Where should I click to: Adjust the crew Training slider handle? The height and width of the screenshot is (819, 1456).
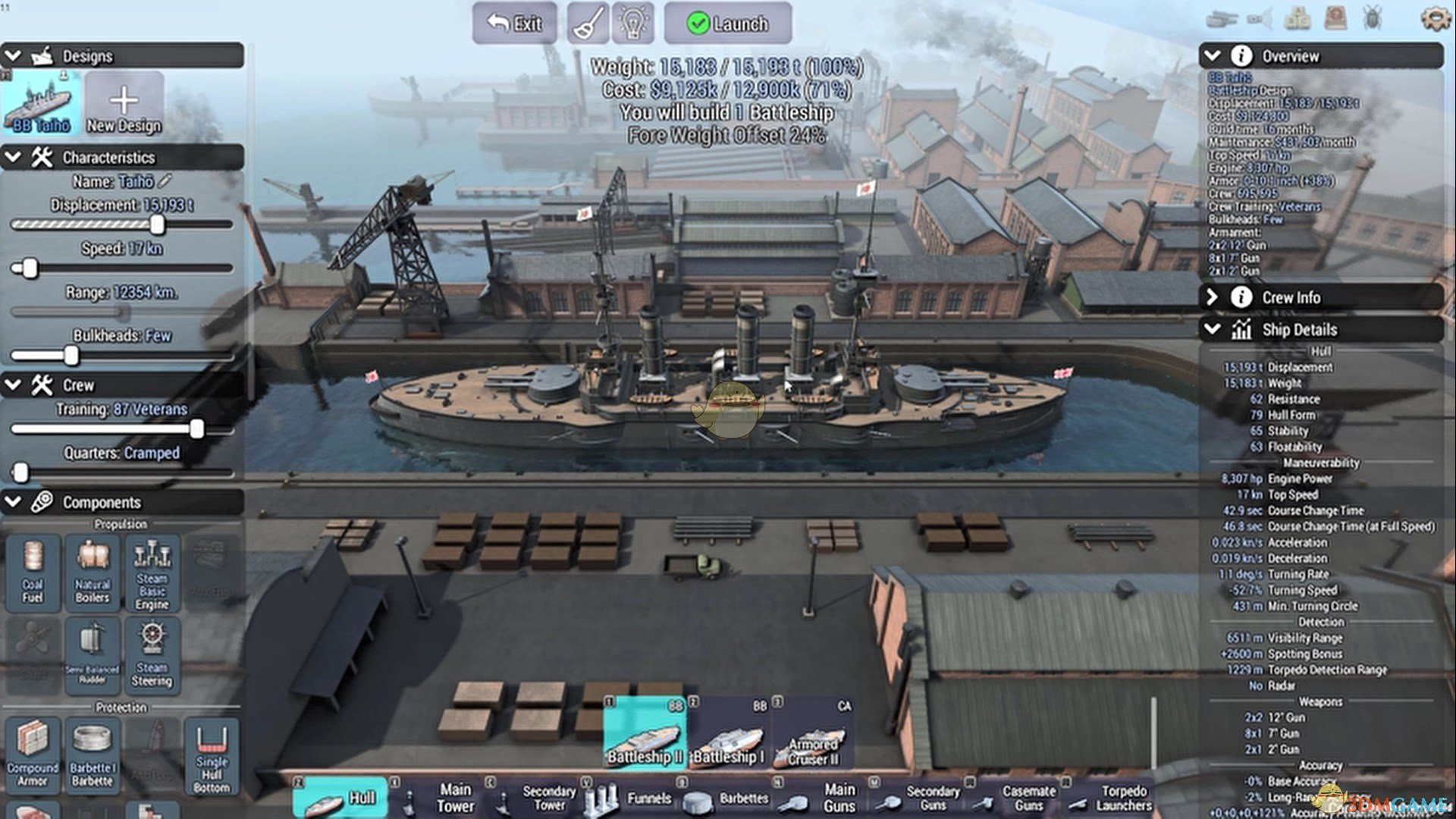coord(197,429)
